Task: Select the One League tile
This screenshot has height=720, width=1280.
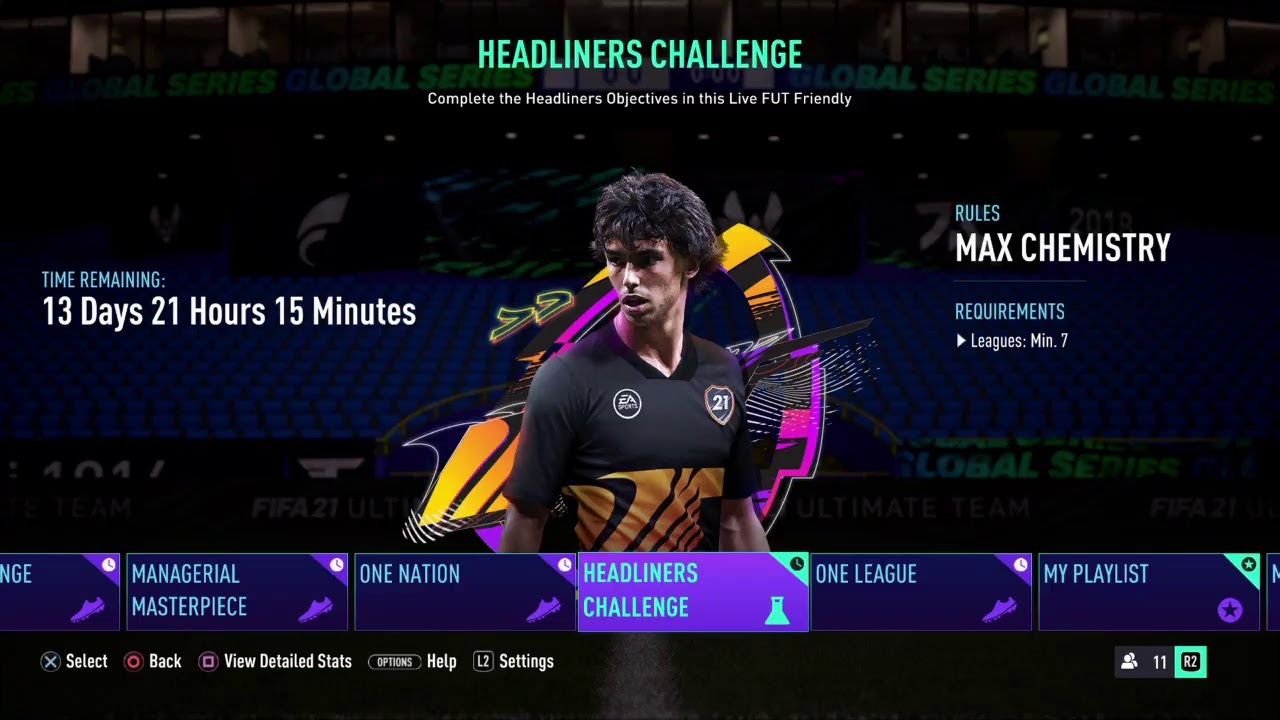Action: pyautogui.click(x=920, y=592)
